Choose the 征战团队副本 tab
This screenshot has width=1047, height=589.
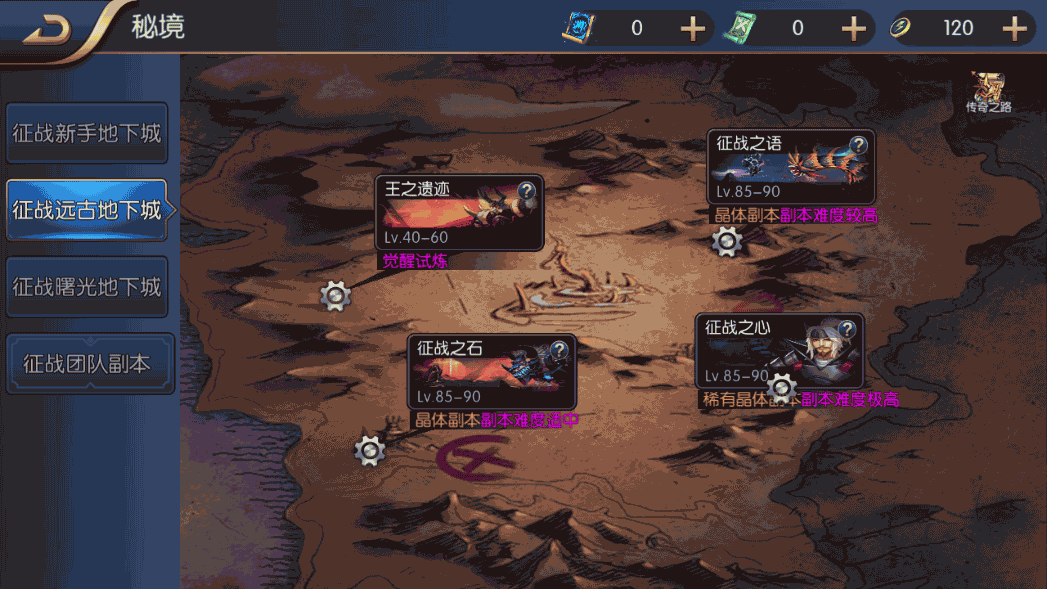[87, 364]
